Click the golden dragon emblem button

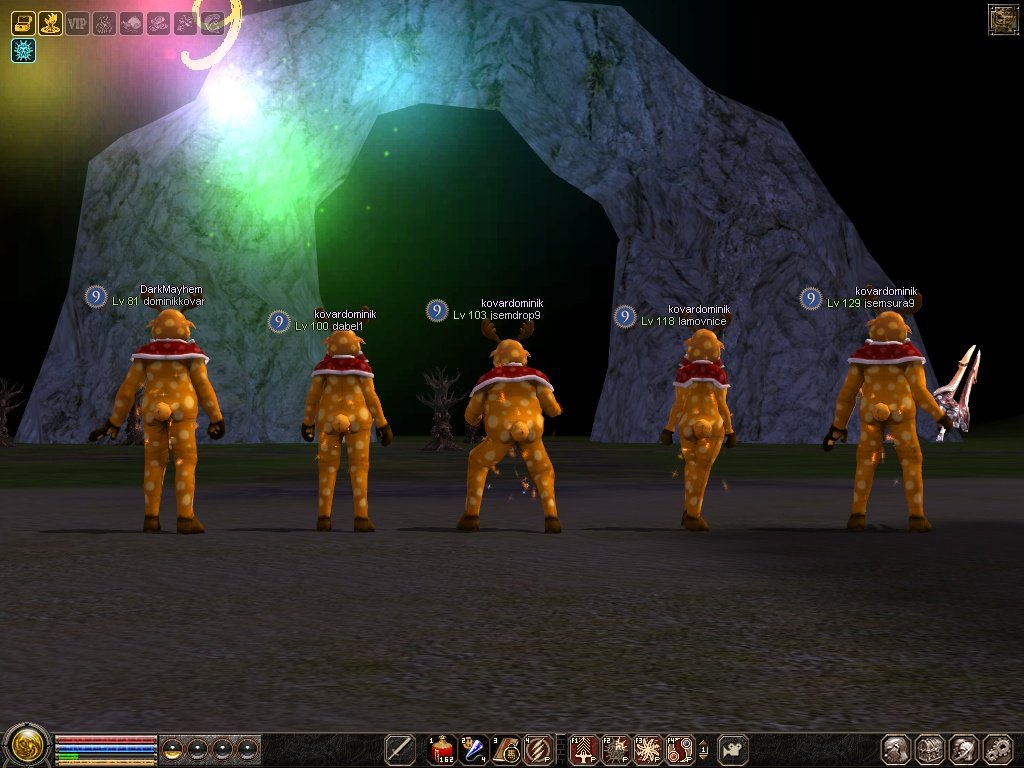(x=25, y=747)
